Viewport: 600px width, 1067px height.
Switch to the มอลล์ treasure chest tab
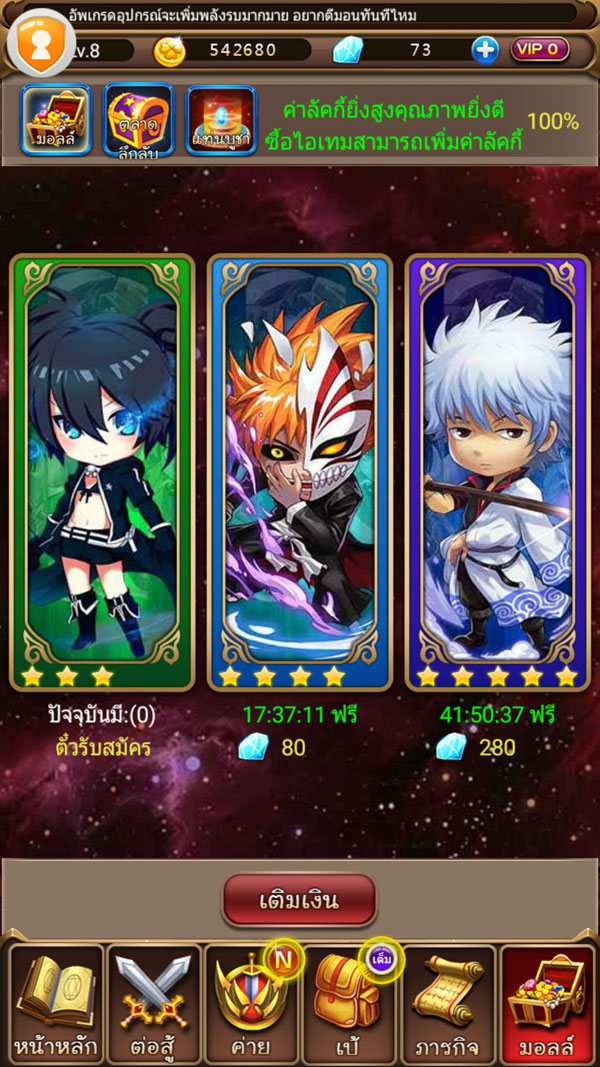(x=56, y=120)
